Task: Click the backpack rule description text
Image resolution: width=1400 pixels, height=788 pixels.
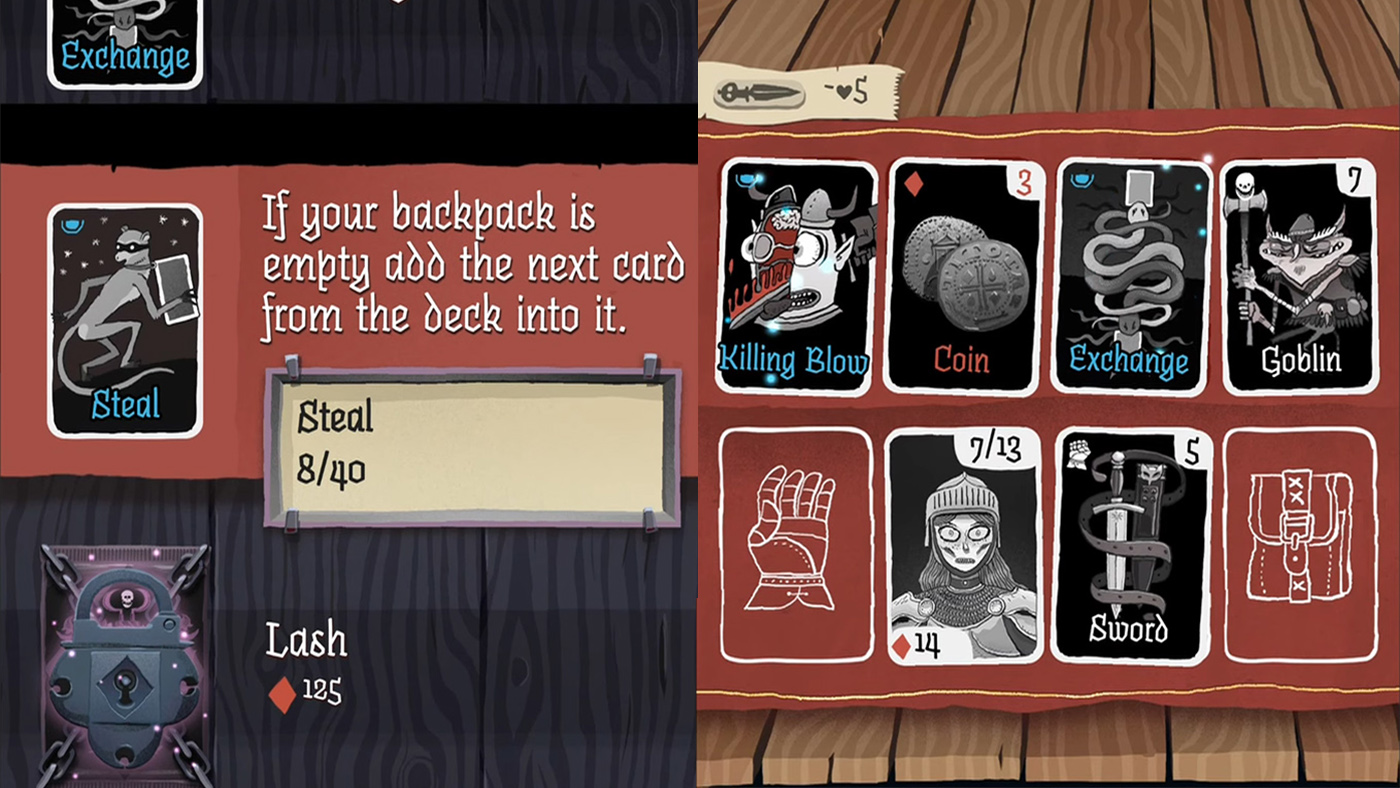Action: pyautogui.click(x=470, y=265)
